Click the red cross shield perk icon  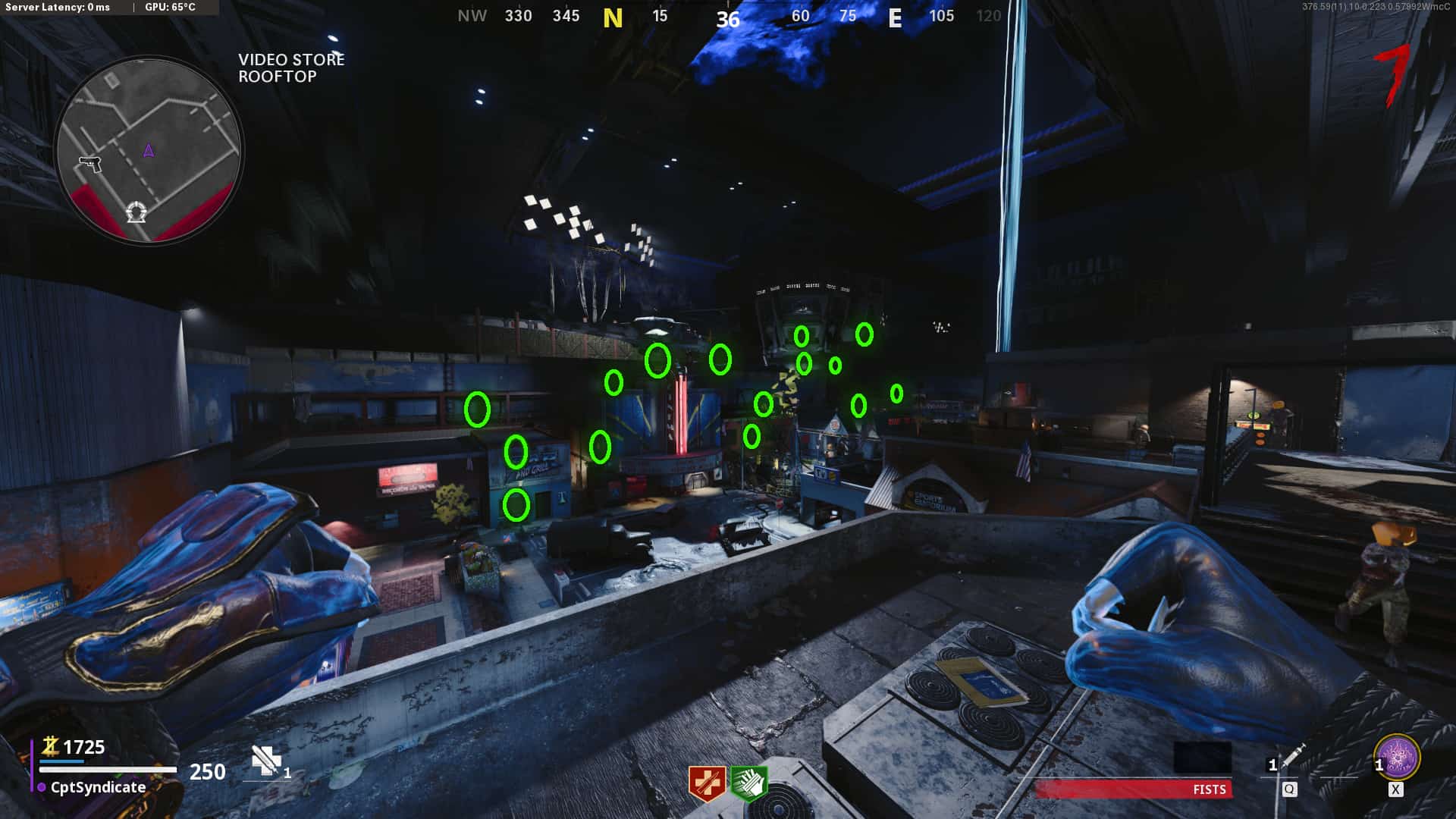(x=707, y=783)
